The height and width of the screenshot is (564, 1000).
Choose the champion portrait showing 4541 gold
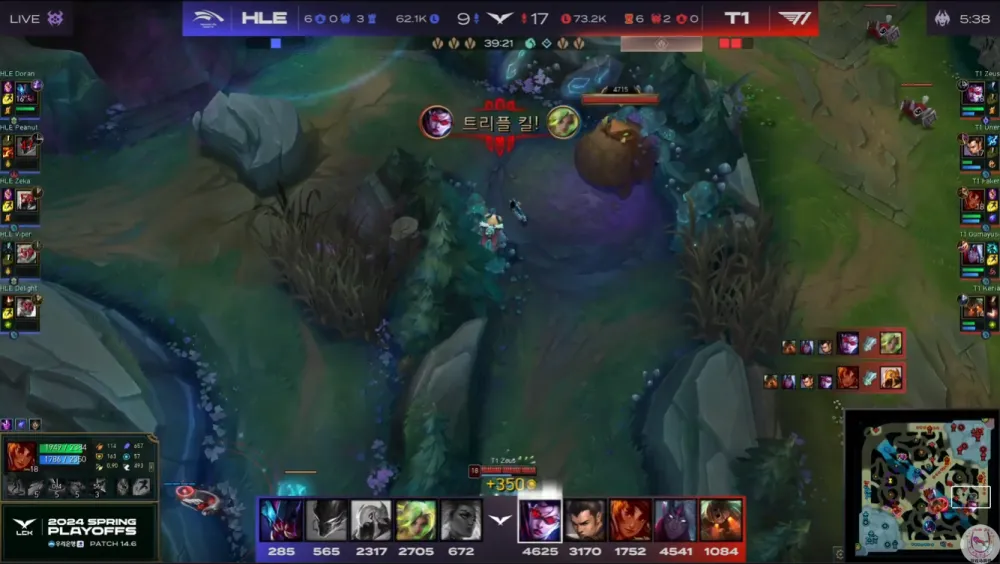point(675,520)
